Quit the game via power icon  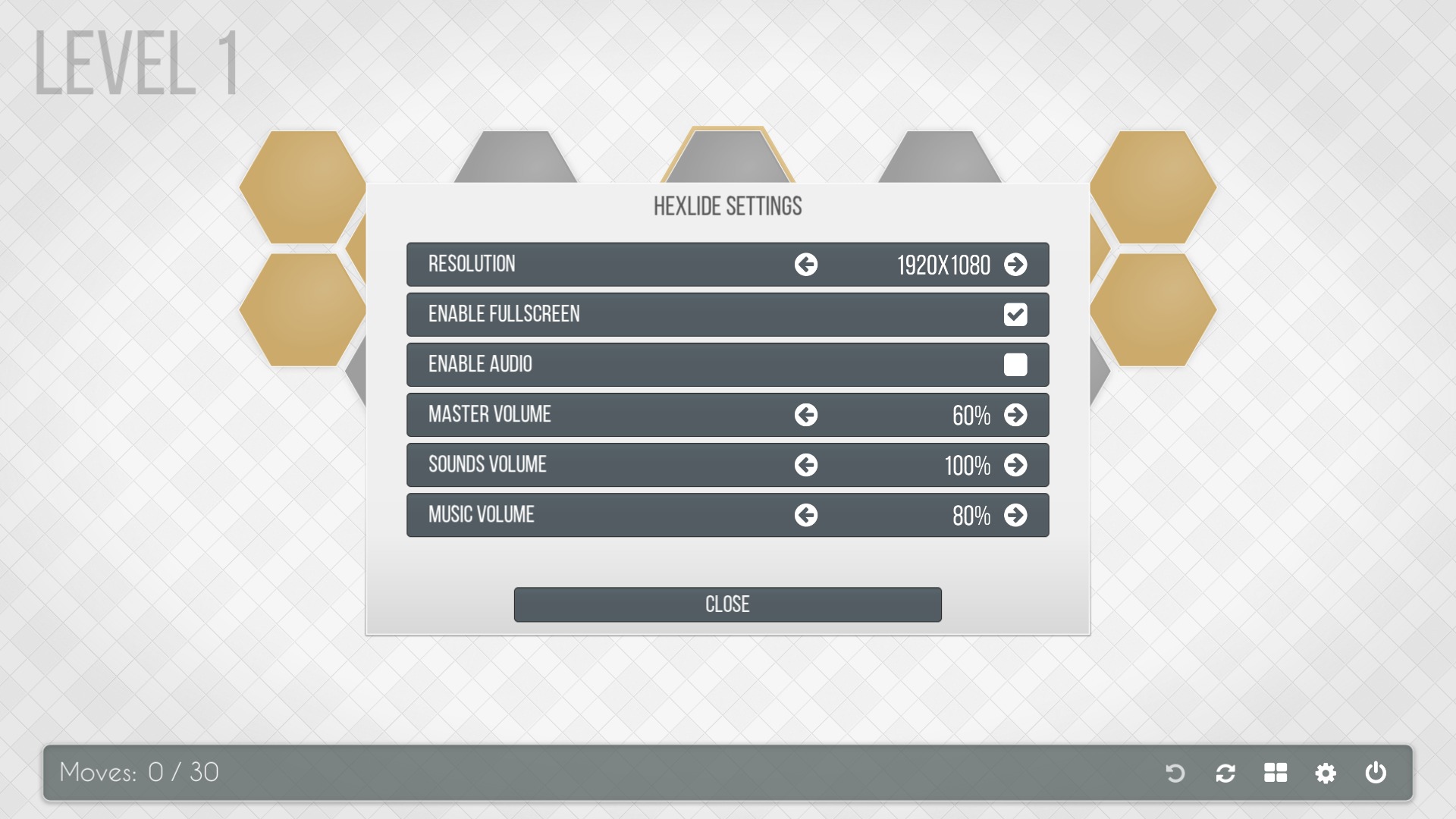pyautogui.click(x=1376, y=773)
